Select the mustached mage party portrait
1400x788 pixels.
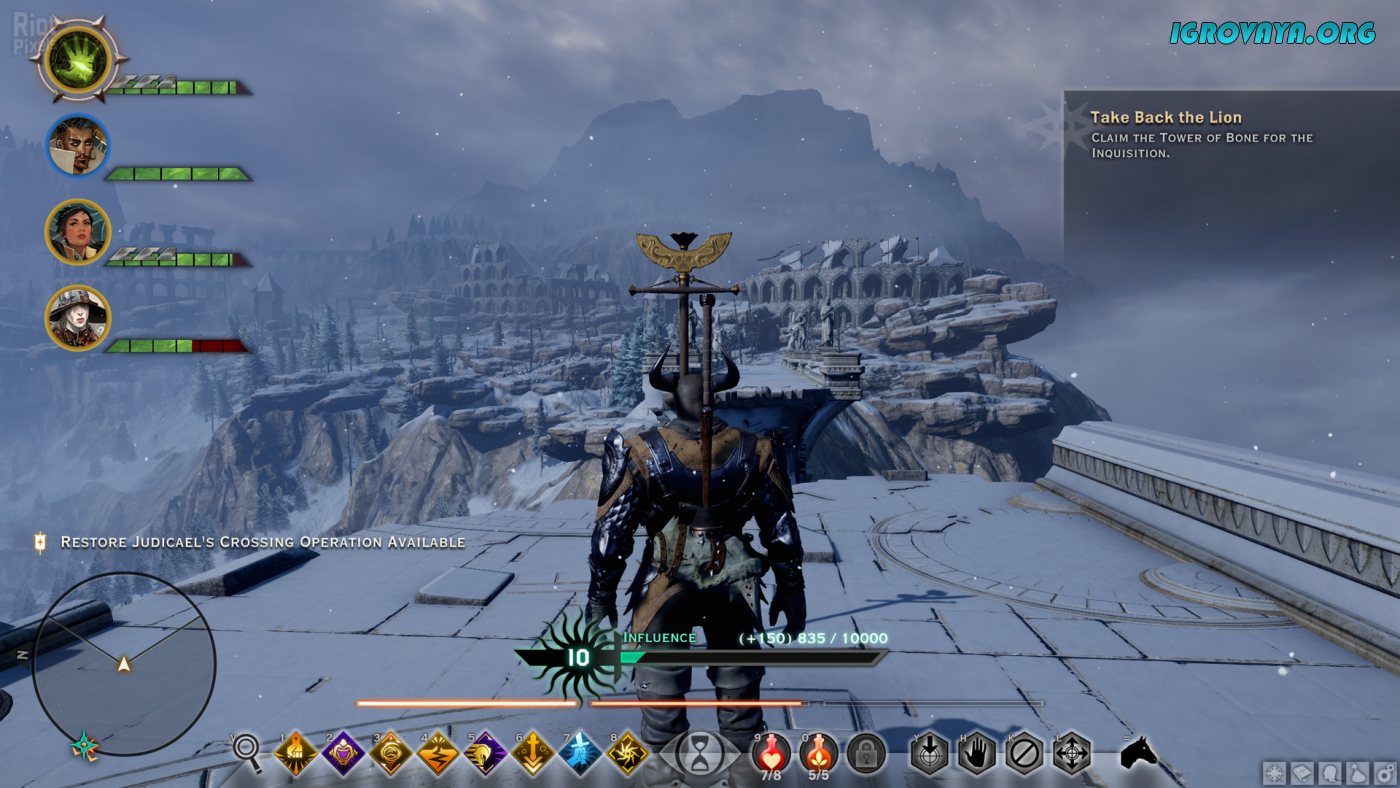pyautogui.click(x=77, y=145)
